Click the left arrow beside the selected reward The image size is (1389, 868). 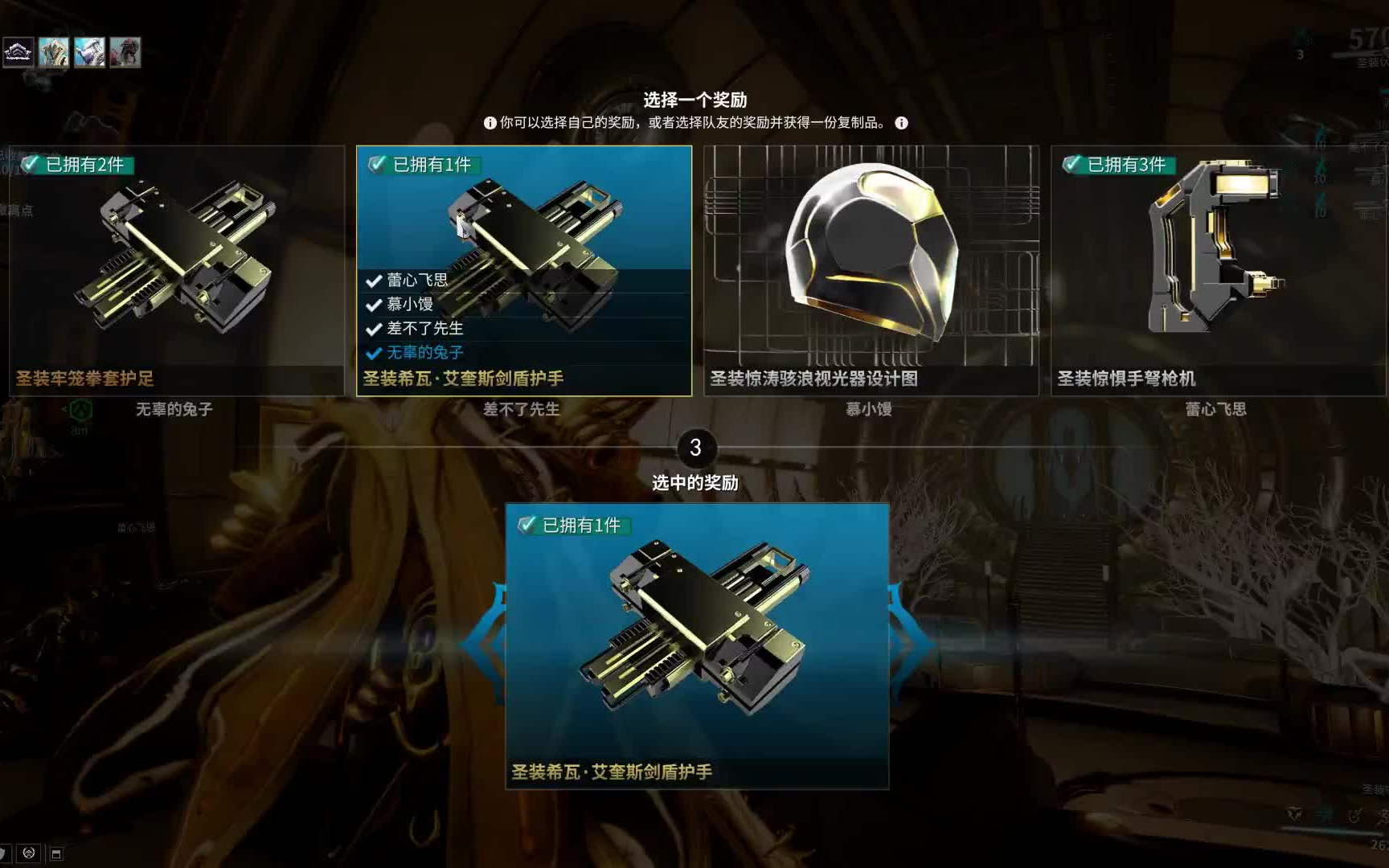point(485,643)
